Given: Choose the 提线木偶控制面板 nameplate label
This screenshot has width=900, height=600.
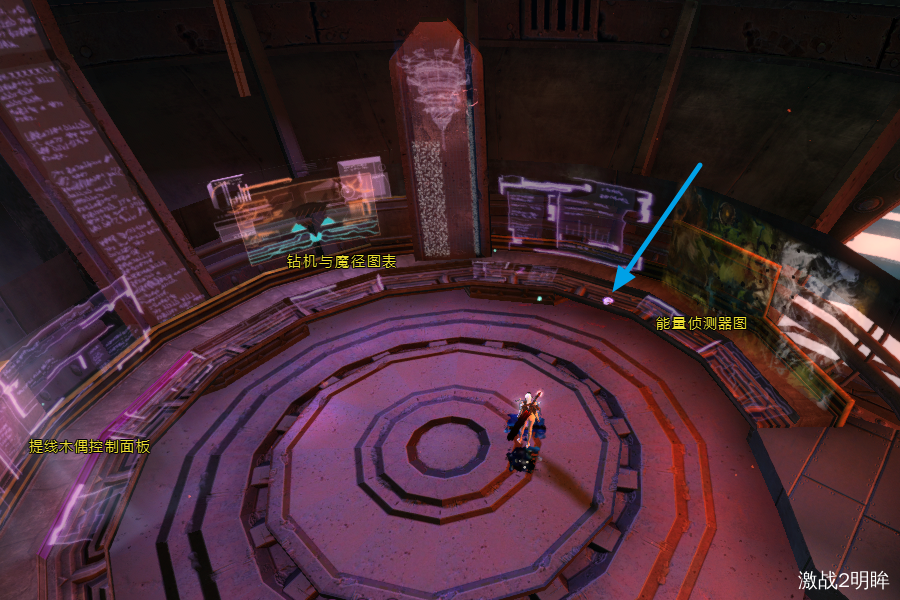Looking at the screenshot, I should pos(89,446).
